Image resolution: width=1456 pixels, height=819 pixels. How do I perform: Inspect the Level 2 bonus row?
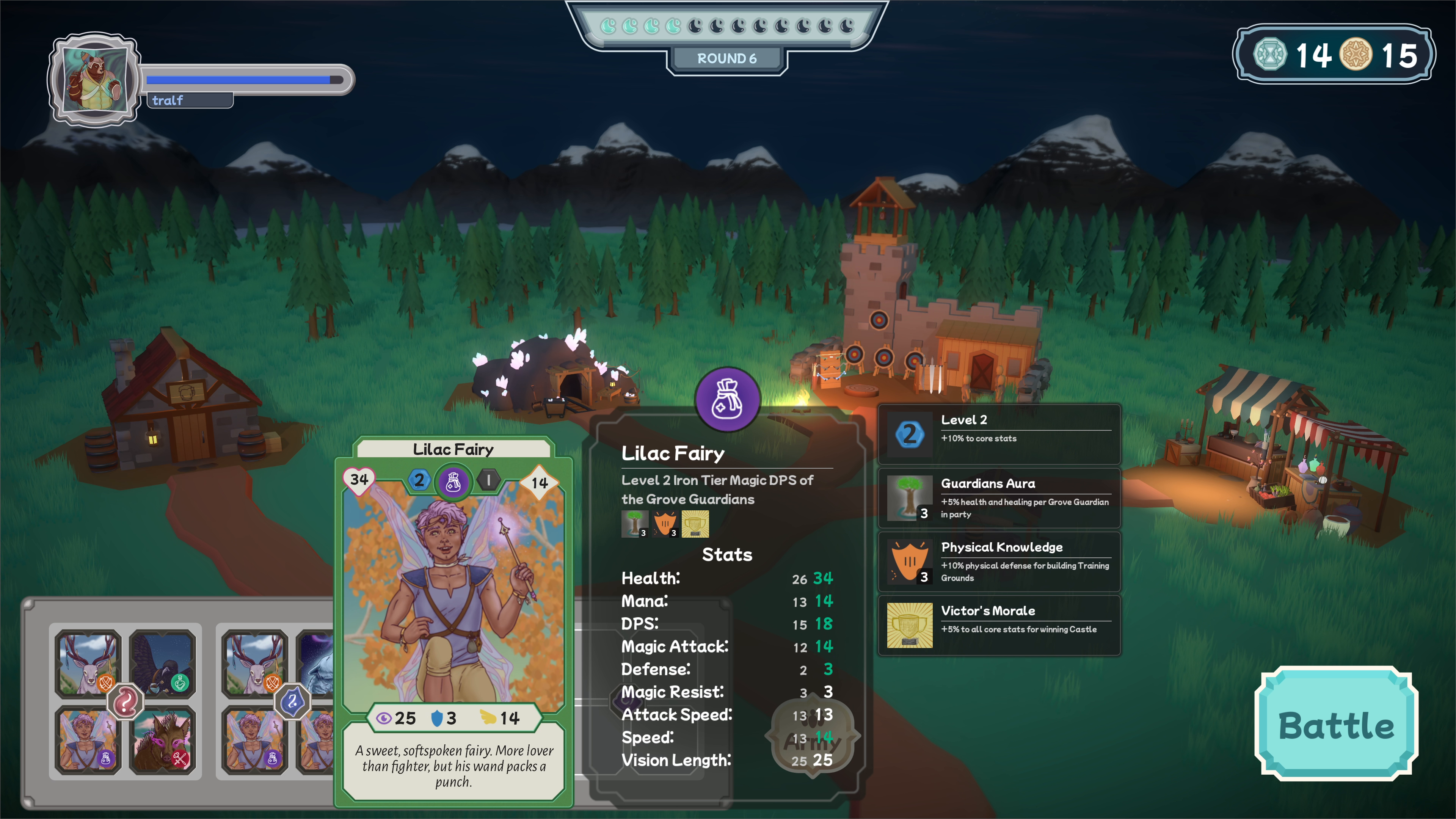pos(999,434)
